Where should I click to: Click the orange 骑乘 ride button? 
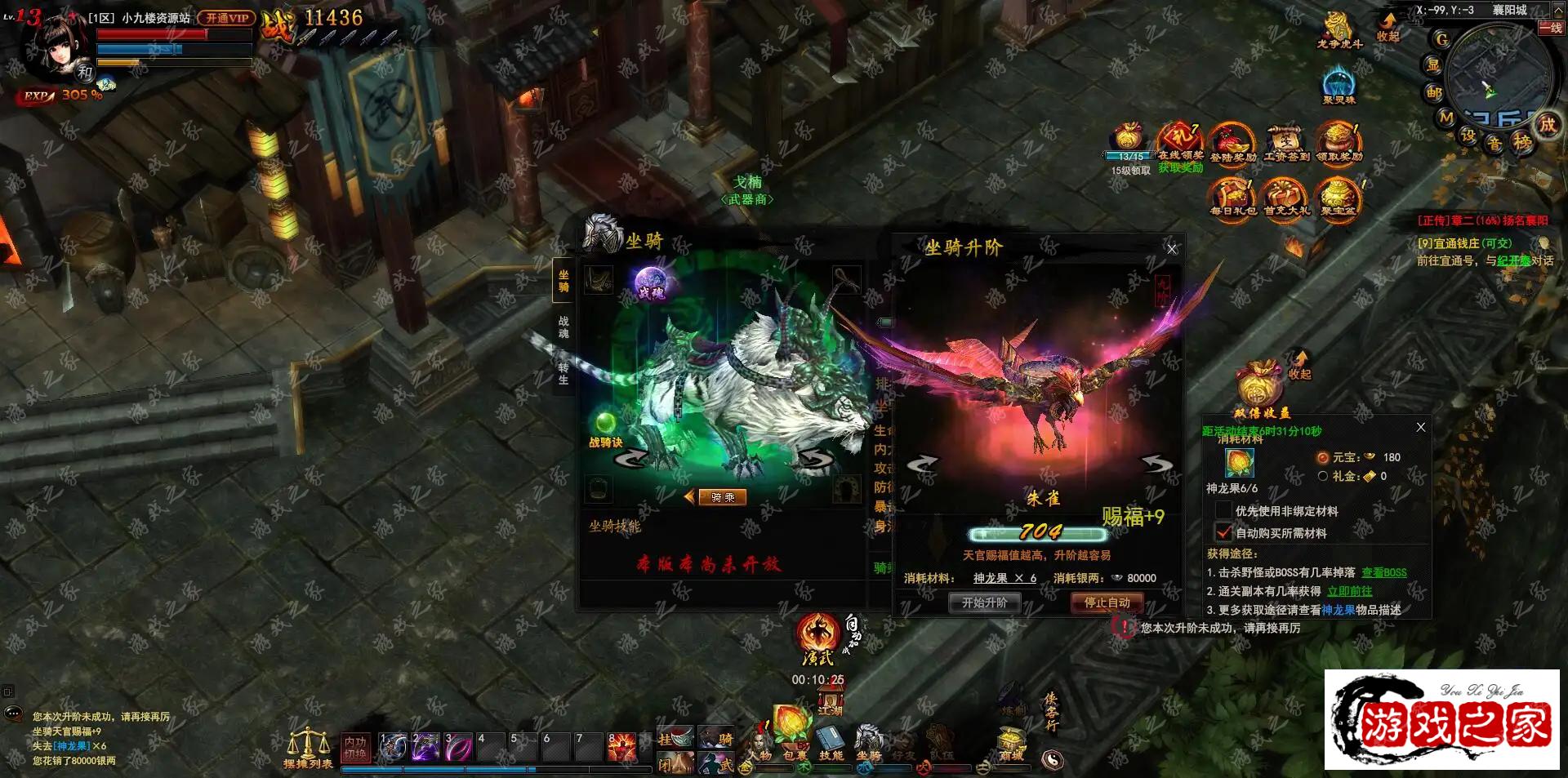(x=722, y=497)
